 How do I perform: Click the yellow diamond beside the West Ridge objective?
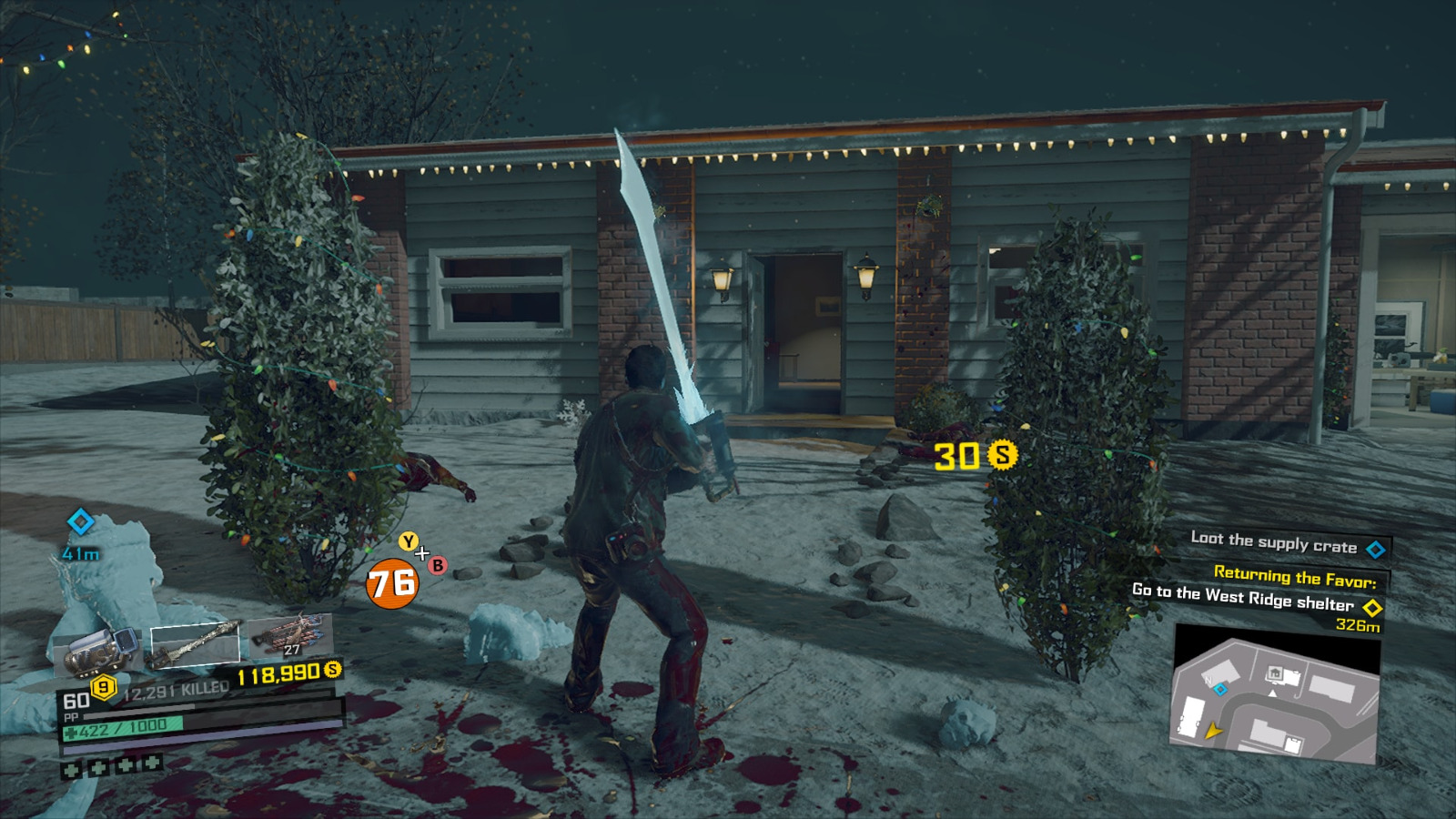(1374, 606)
